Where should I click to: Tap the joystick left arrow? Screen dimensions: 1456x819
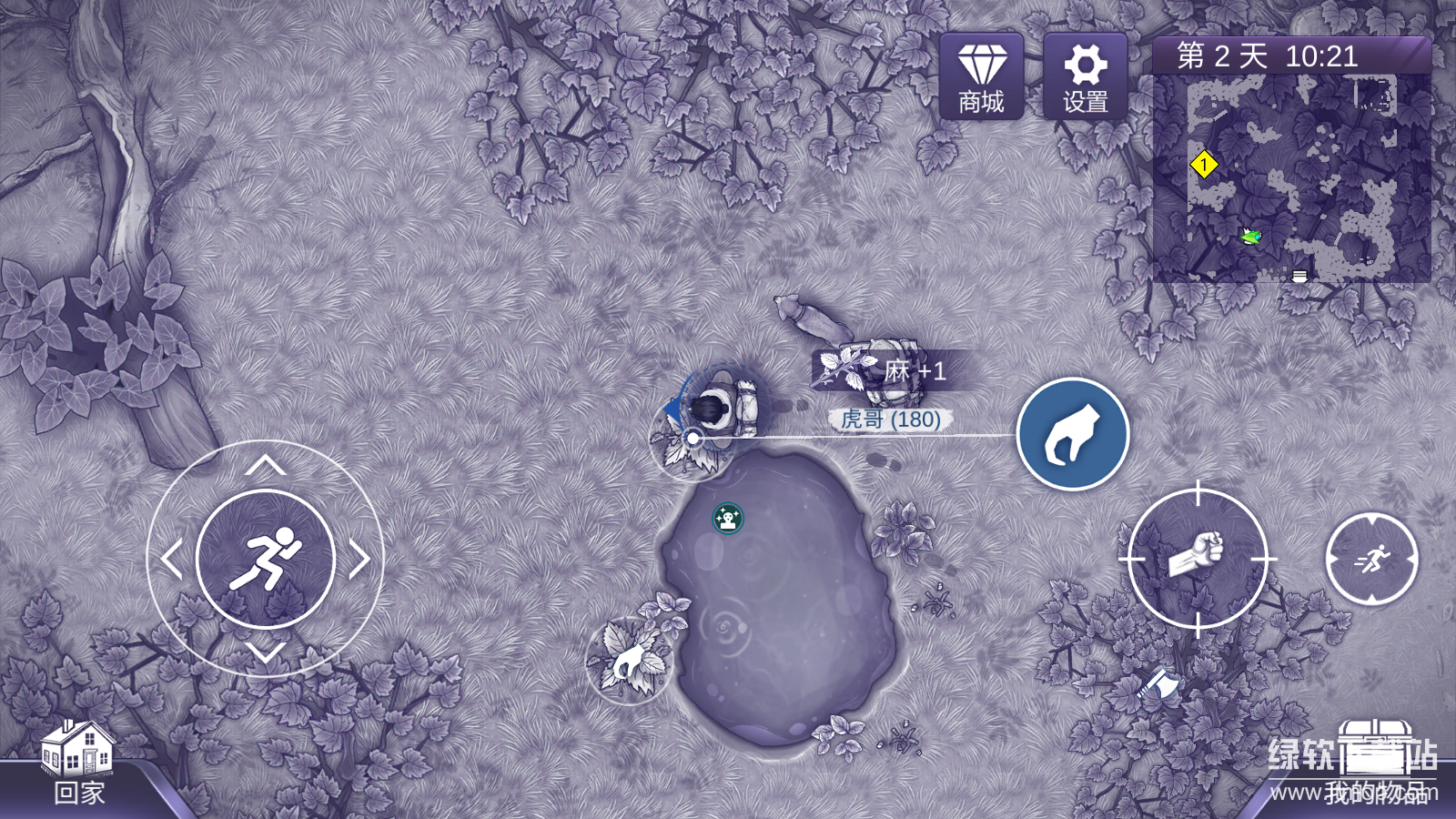(x=170, y=560)
